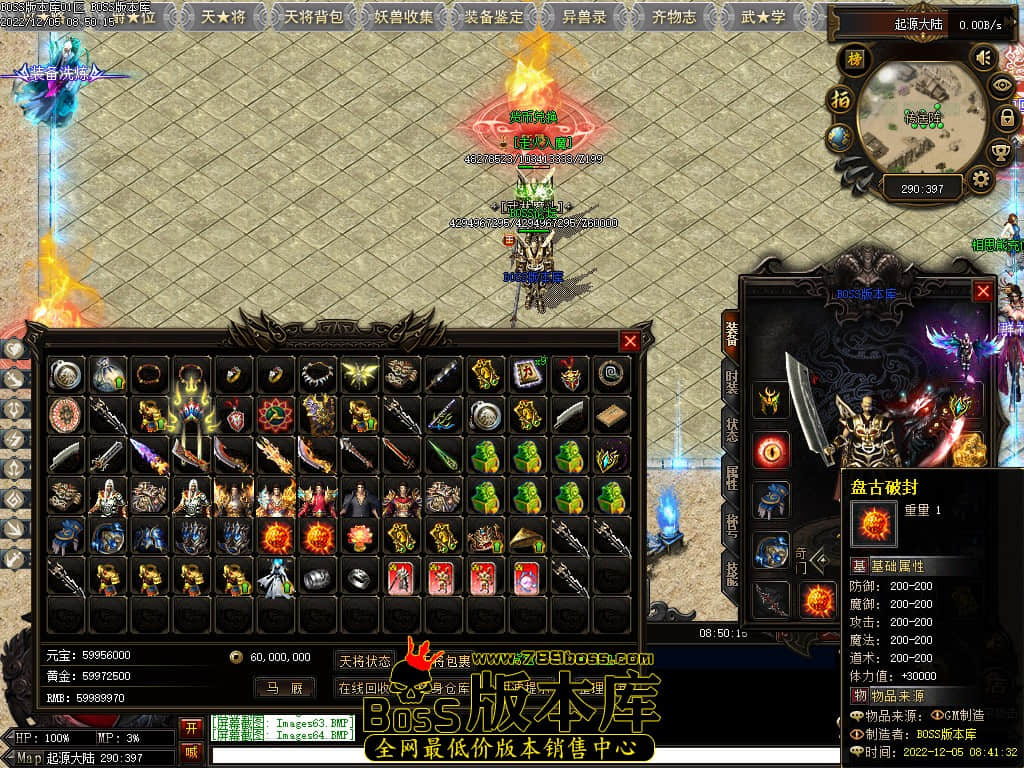Close the inventory bag window
The width and height of the screenshot is (1024, 768).
[x=630, y=341]
